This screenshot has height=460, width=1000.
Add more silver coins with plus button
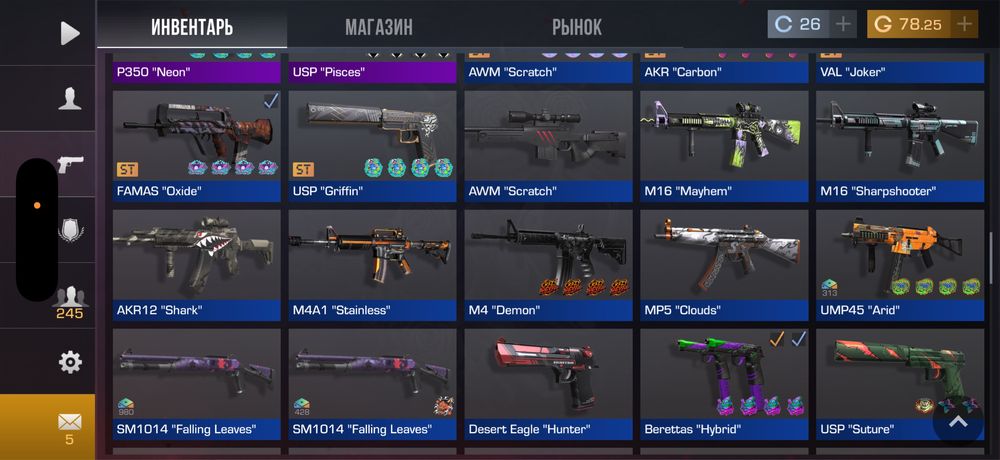(844, 24)
